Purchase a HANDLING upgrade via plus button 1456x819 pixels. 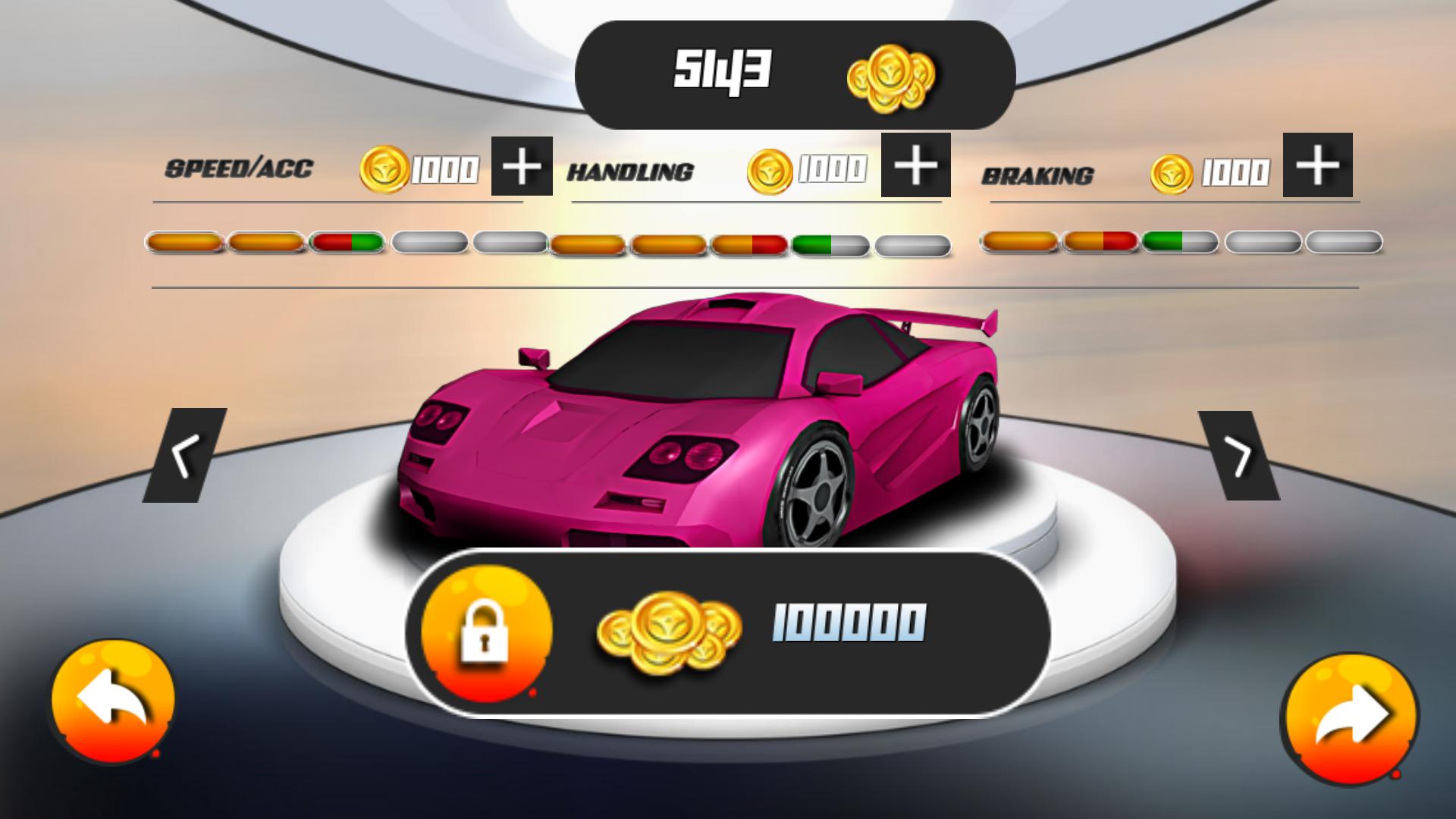point(915,166)
